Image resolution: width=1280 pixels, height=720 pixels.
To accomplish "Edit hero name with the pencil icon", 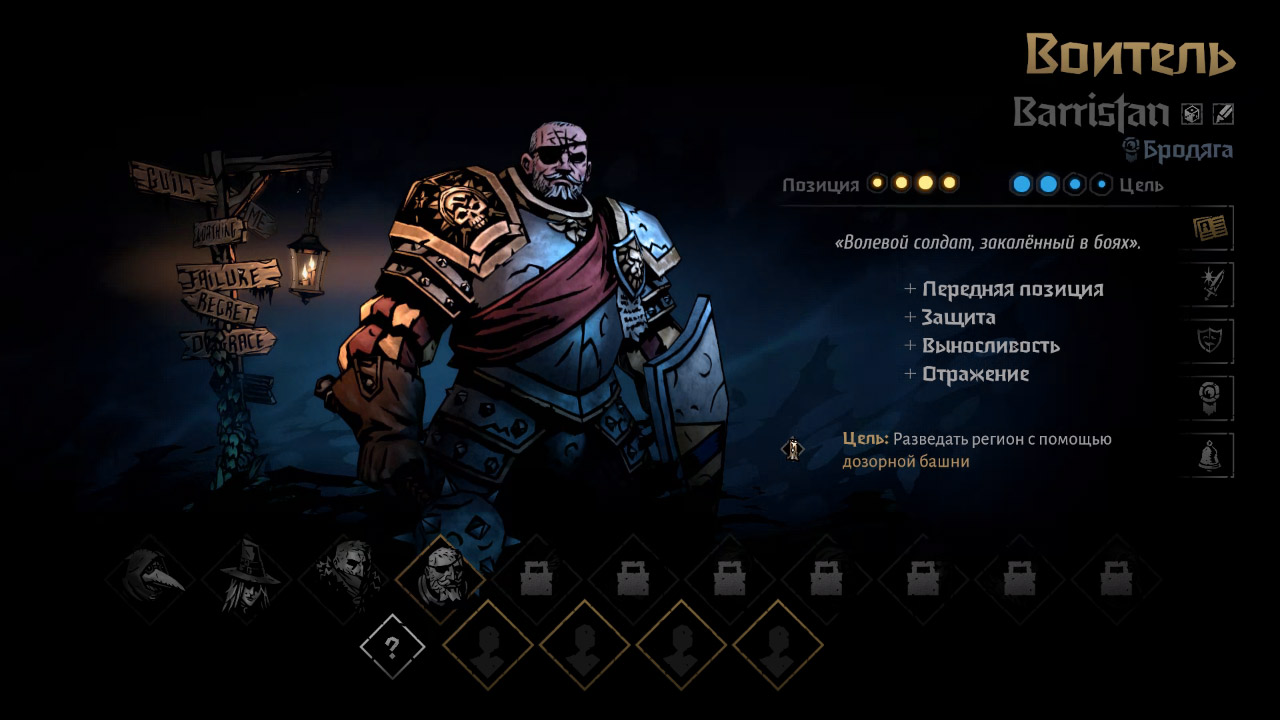I will (x=1223, y=114).
